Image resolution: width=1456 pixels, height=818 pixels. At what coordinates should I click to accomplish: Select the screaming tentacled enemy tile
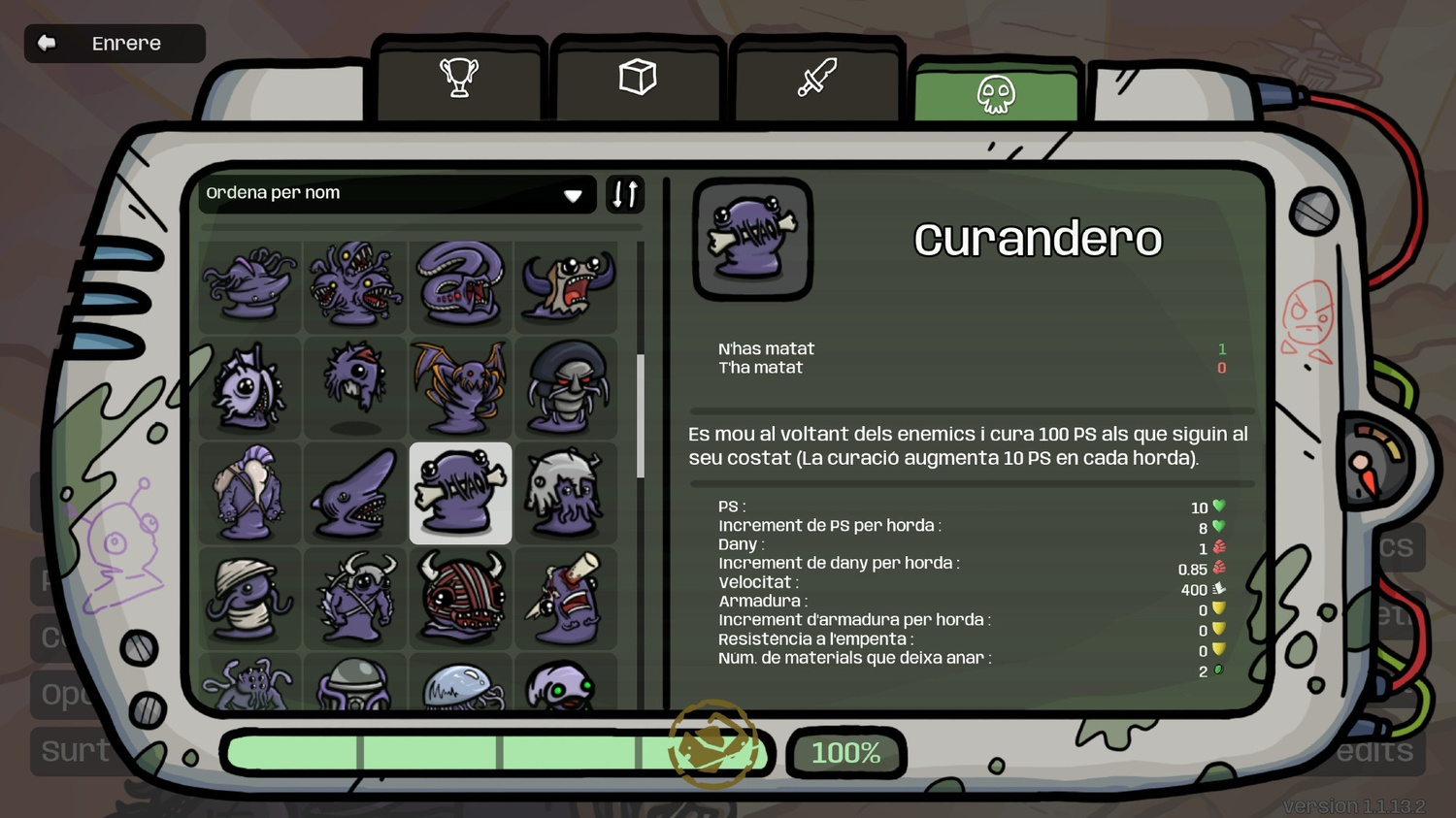[566, 285]
